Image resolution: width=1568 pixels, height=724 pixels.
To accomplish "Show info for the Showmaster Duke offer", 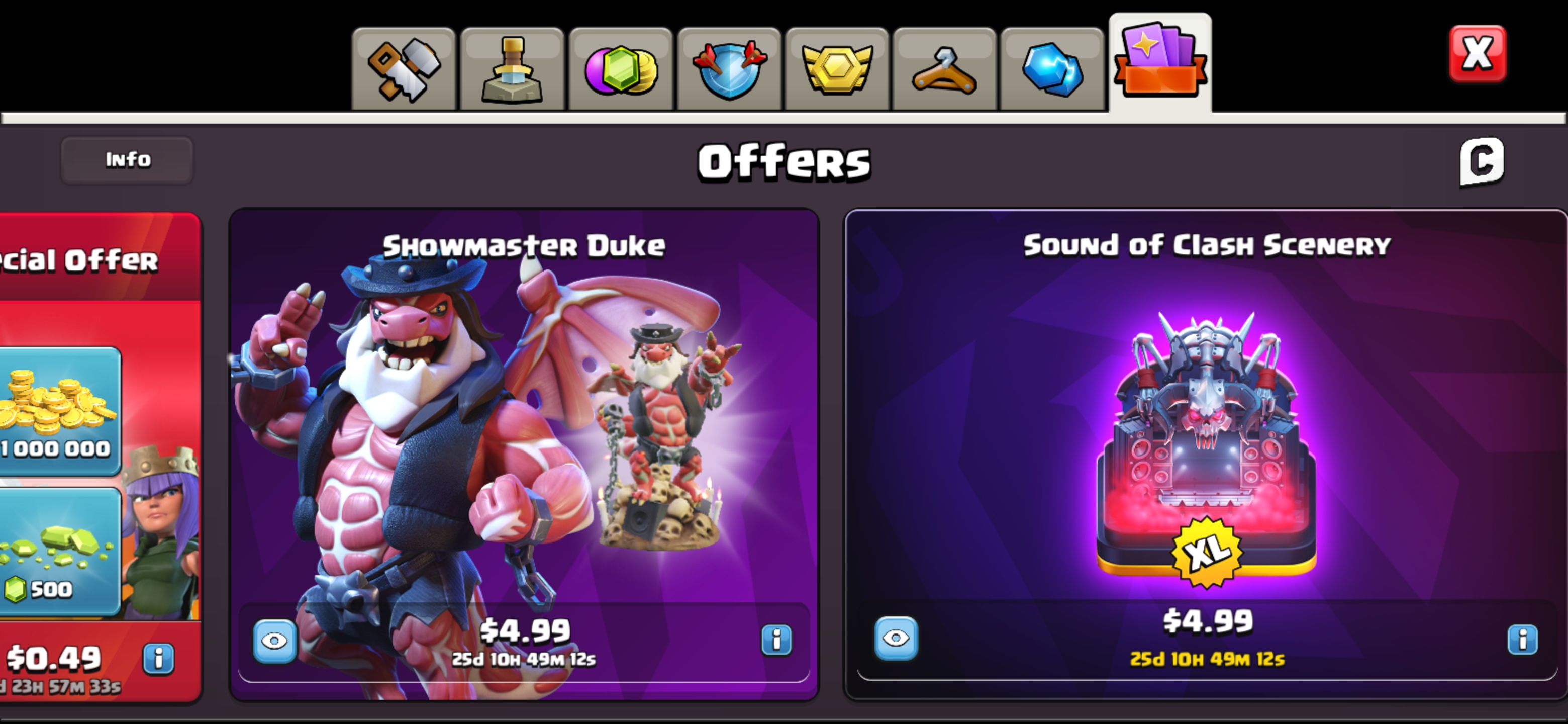I will point(776,640).
